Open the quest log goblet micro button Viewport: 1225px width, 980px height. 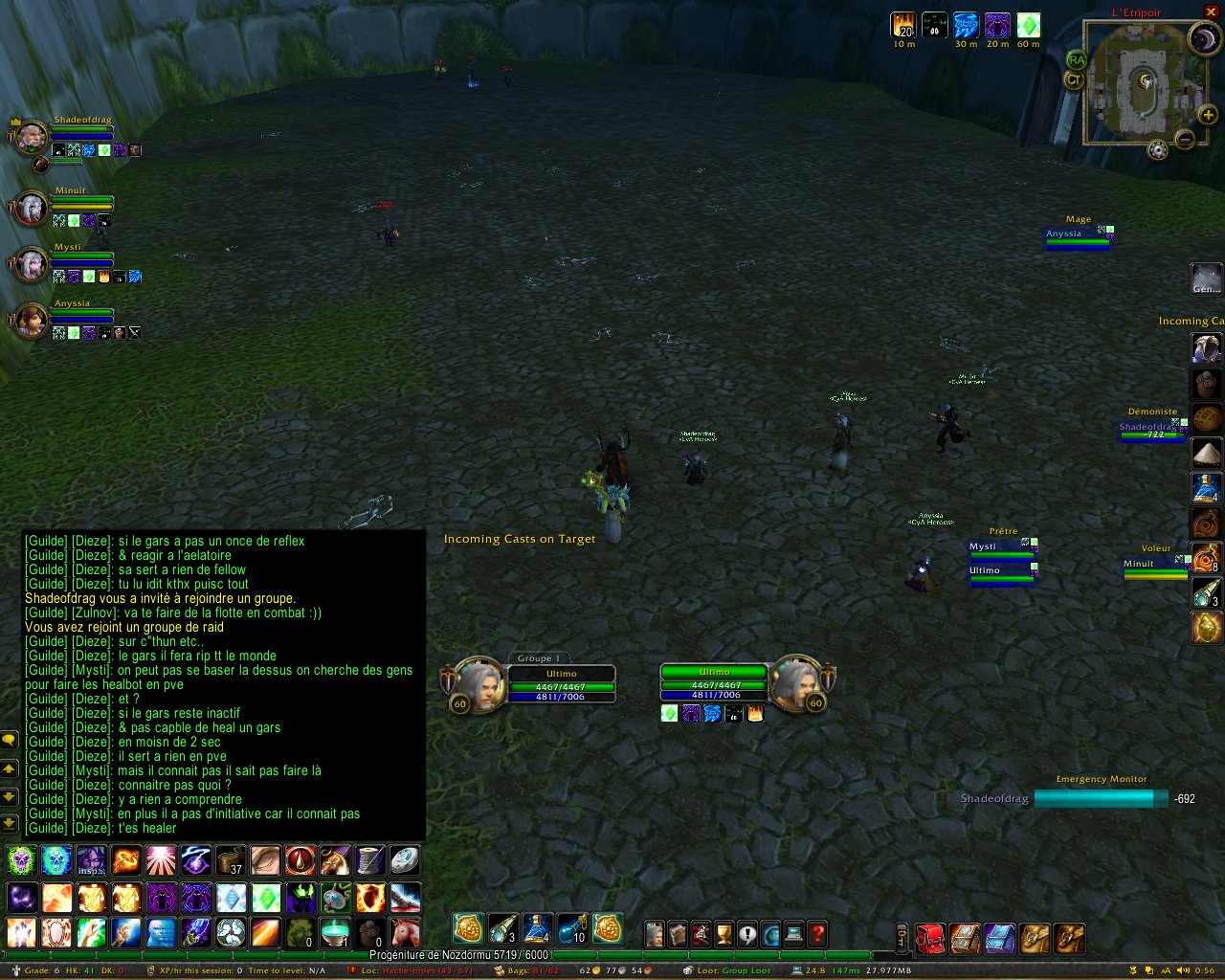(x=724, y=934)
